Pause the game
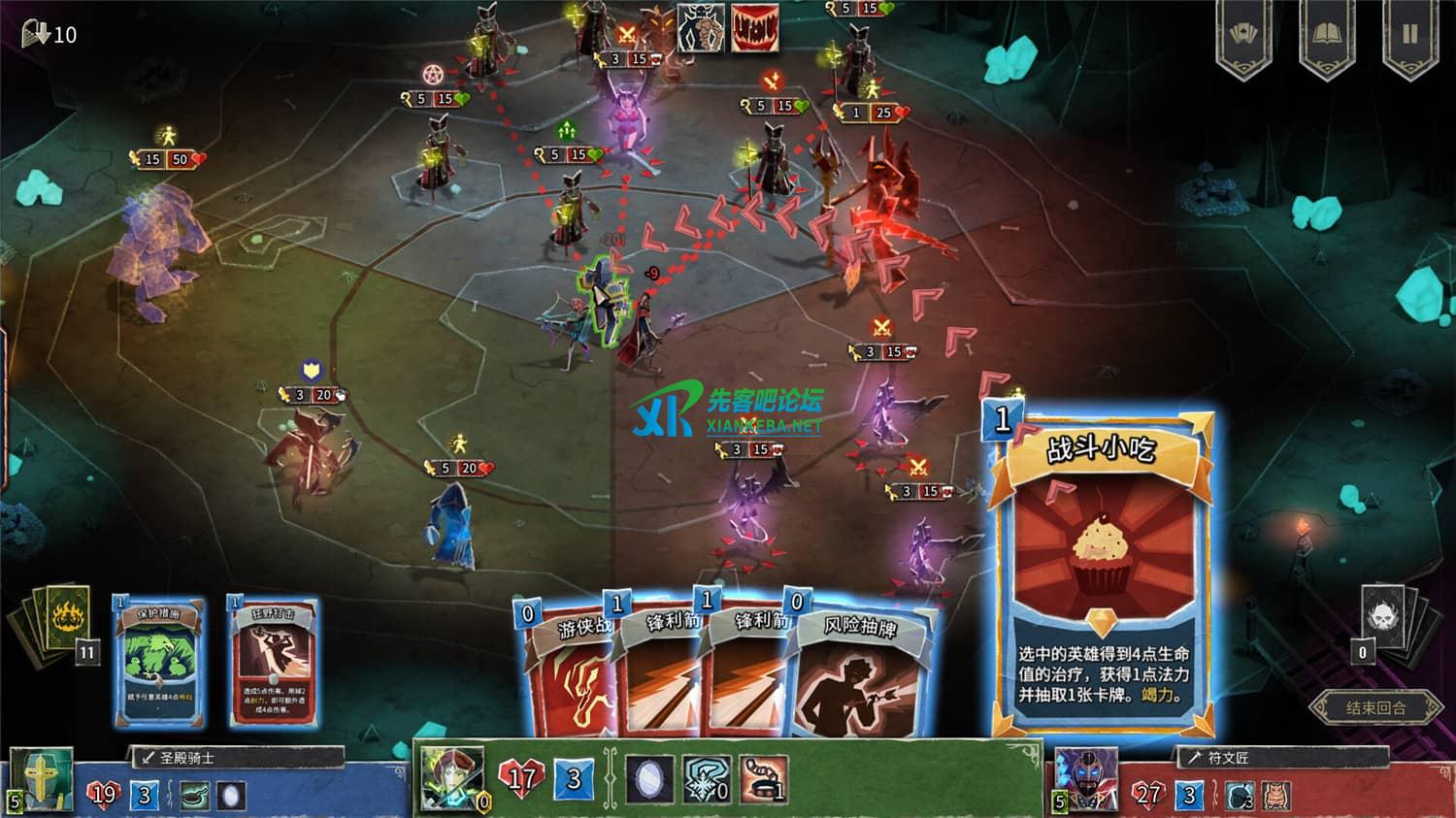Screen dimensions: 1456x818 coord(1409,35)
